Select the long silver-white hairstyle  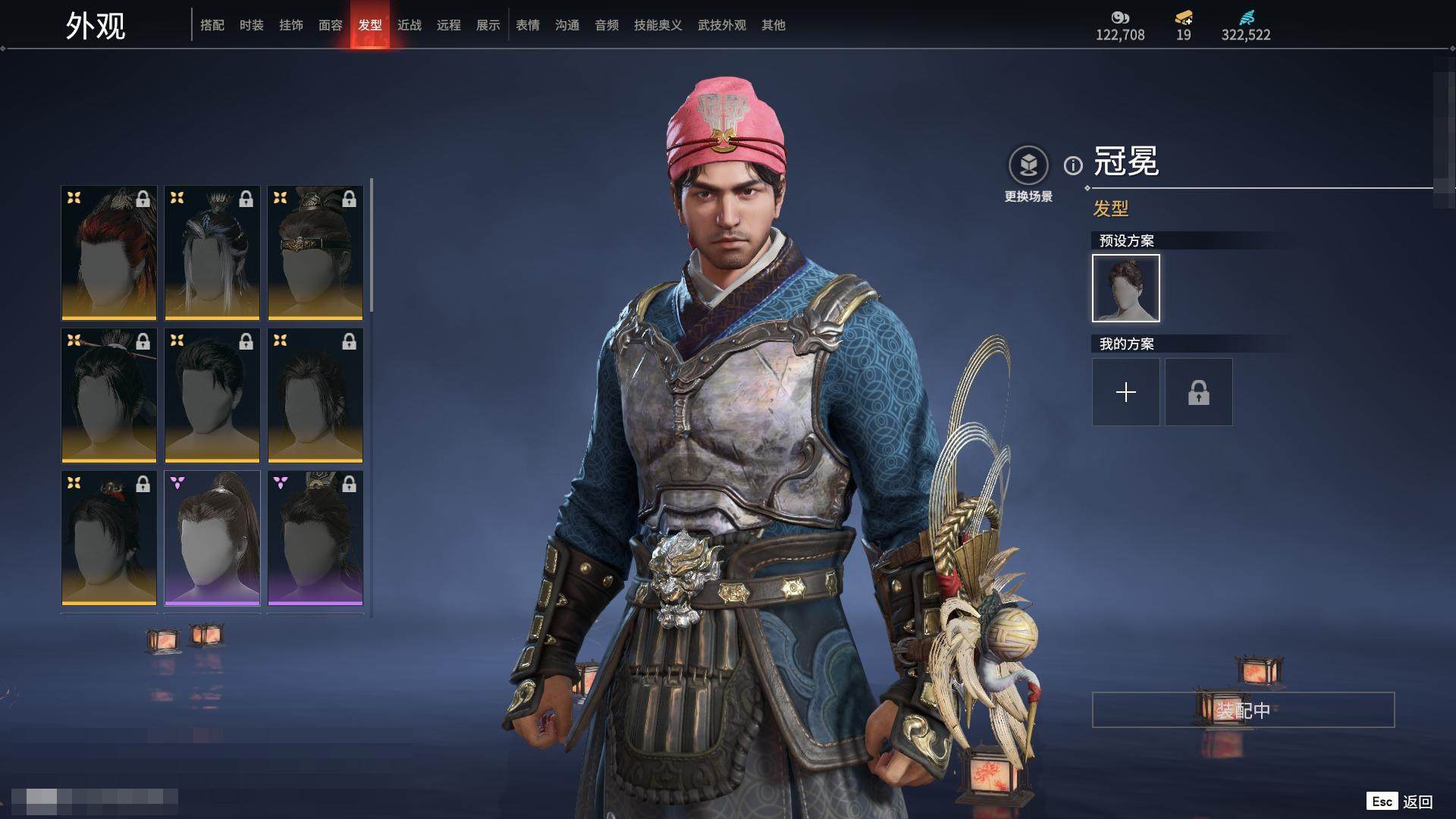tap(212, 253)
